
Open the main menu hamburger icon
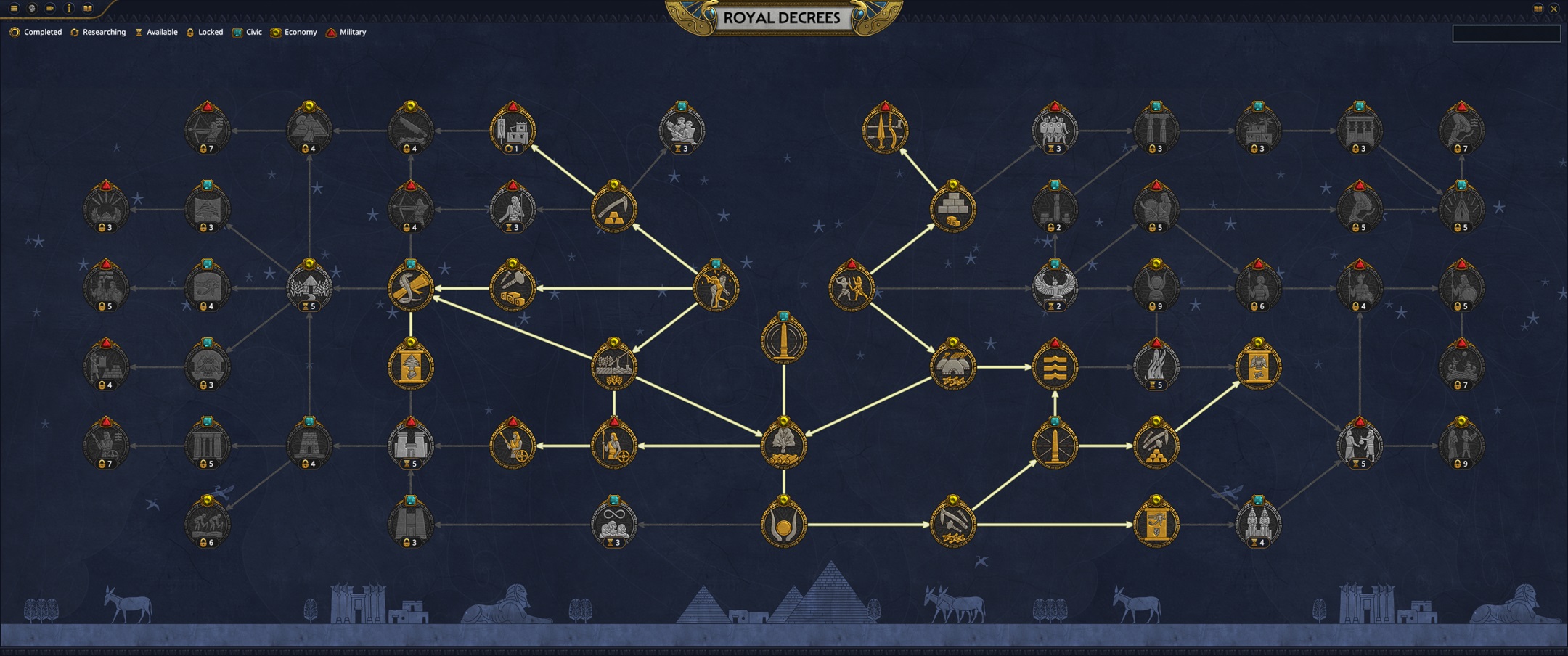click(14, 8)
